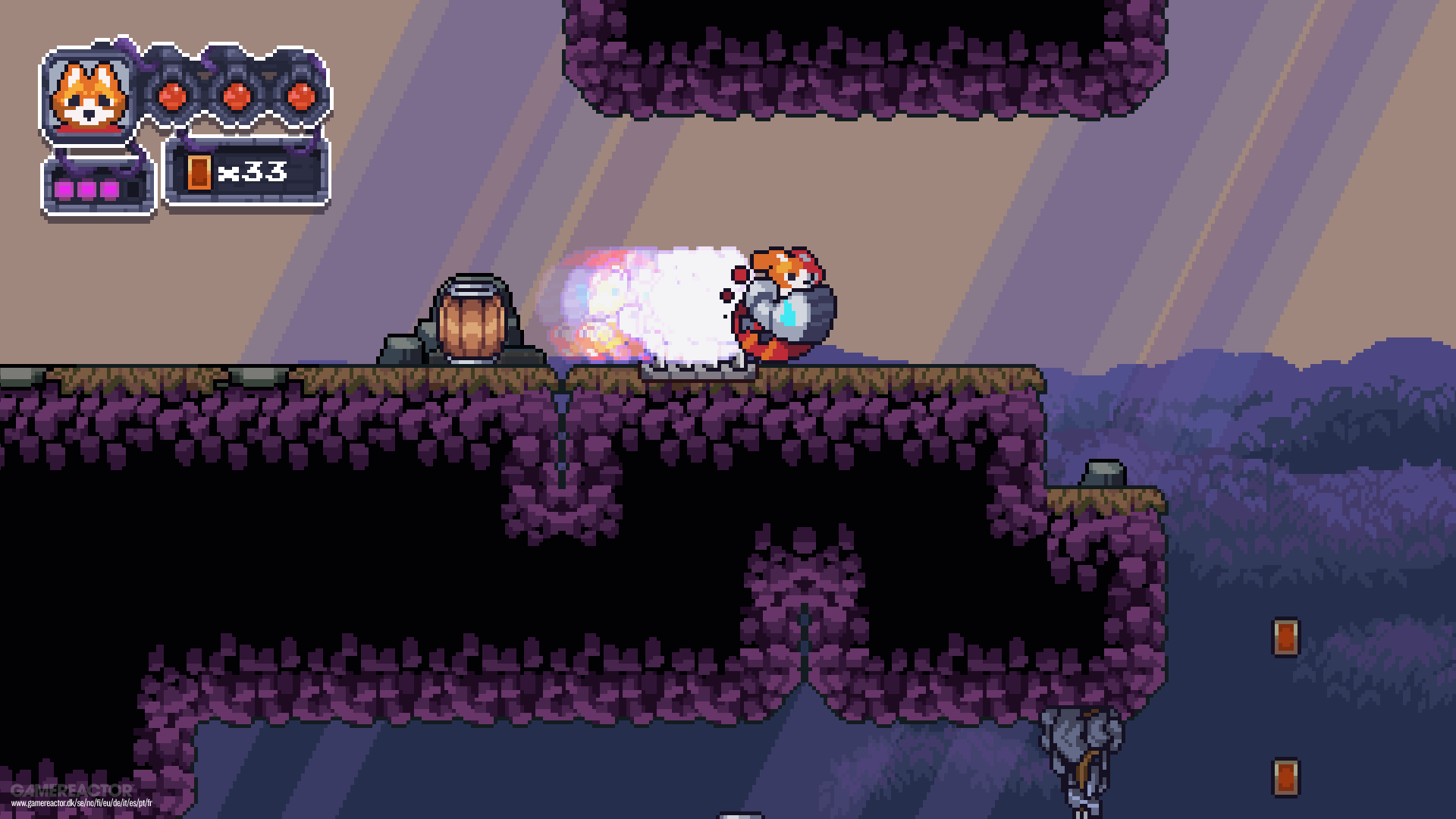Click the first magenta energy cell icon
The width and height of the screenshot is (1456, 819).
point(64,188)
